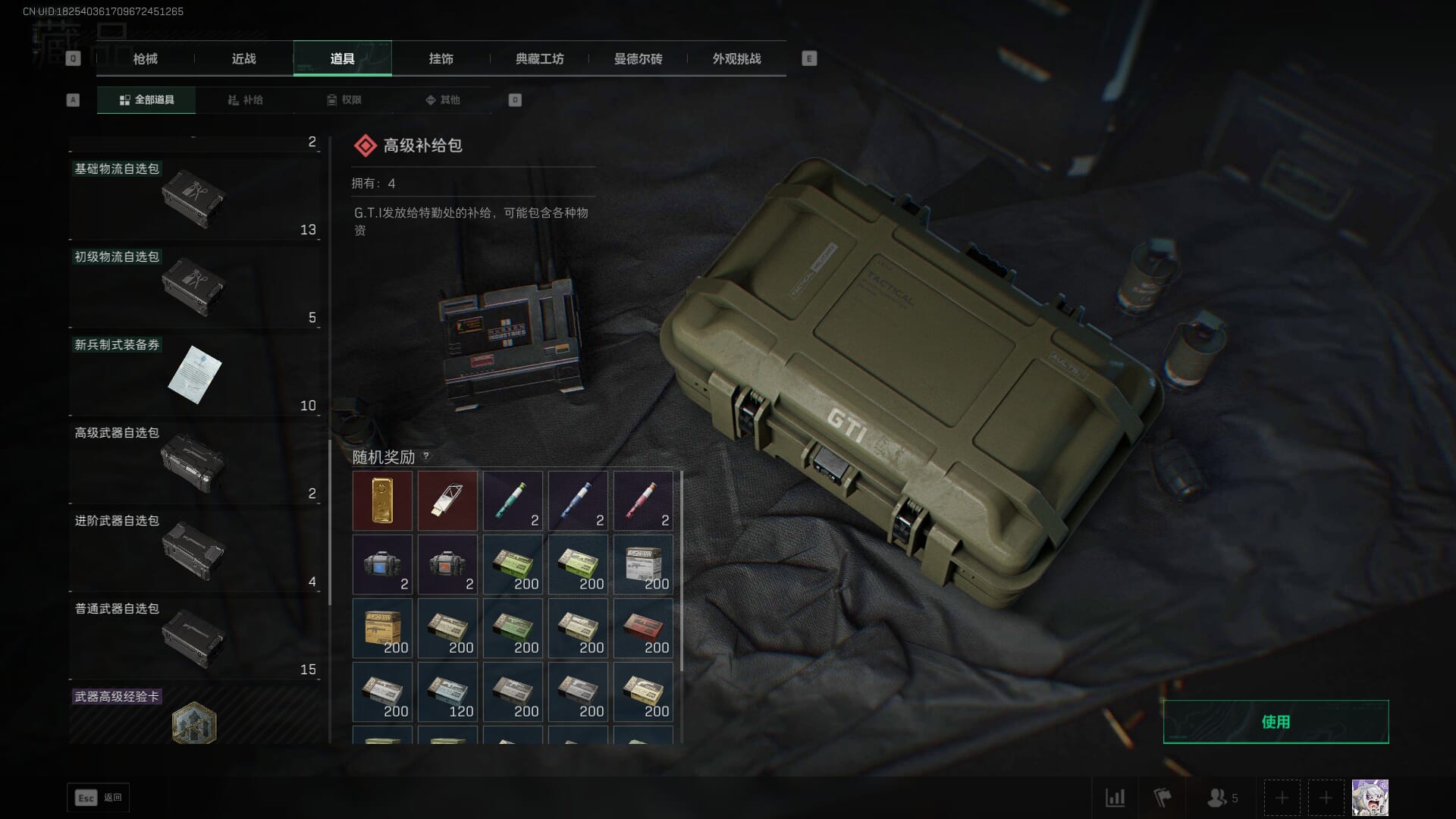The image size is (1456, 819).
Task: Click the 返回 back button
Action: pyautogui.click(x=99, y=798)
